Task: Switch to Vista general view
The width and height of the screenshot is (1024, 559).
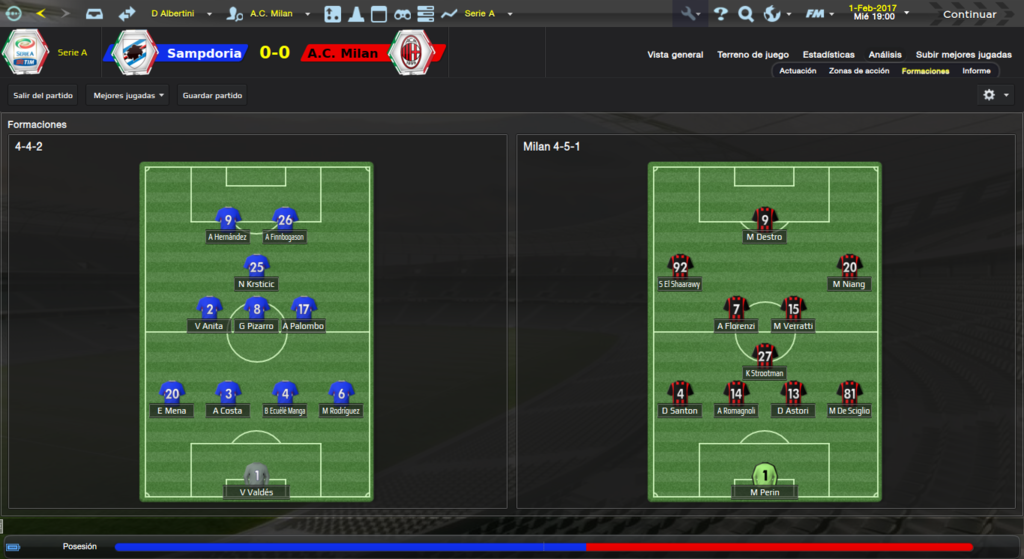Action: (675, 55)
